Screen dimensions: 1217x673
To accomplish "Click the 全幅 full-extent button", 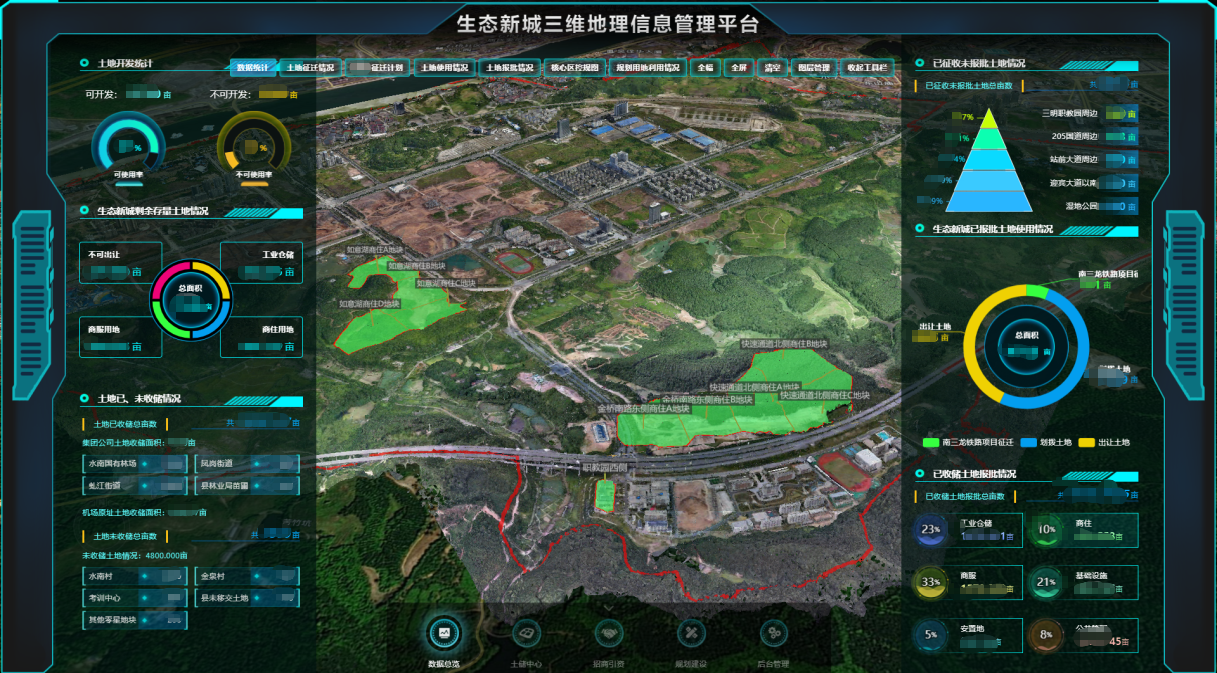I will point(706,68).
